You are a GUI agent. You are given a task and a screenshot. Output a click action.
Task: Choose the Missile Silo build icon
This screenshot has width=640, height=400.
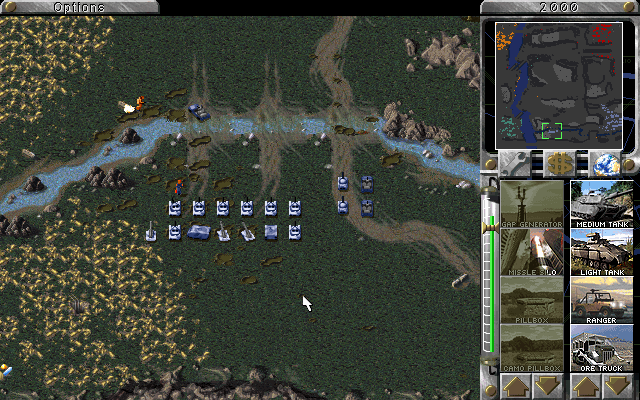(531, 252)
